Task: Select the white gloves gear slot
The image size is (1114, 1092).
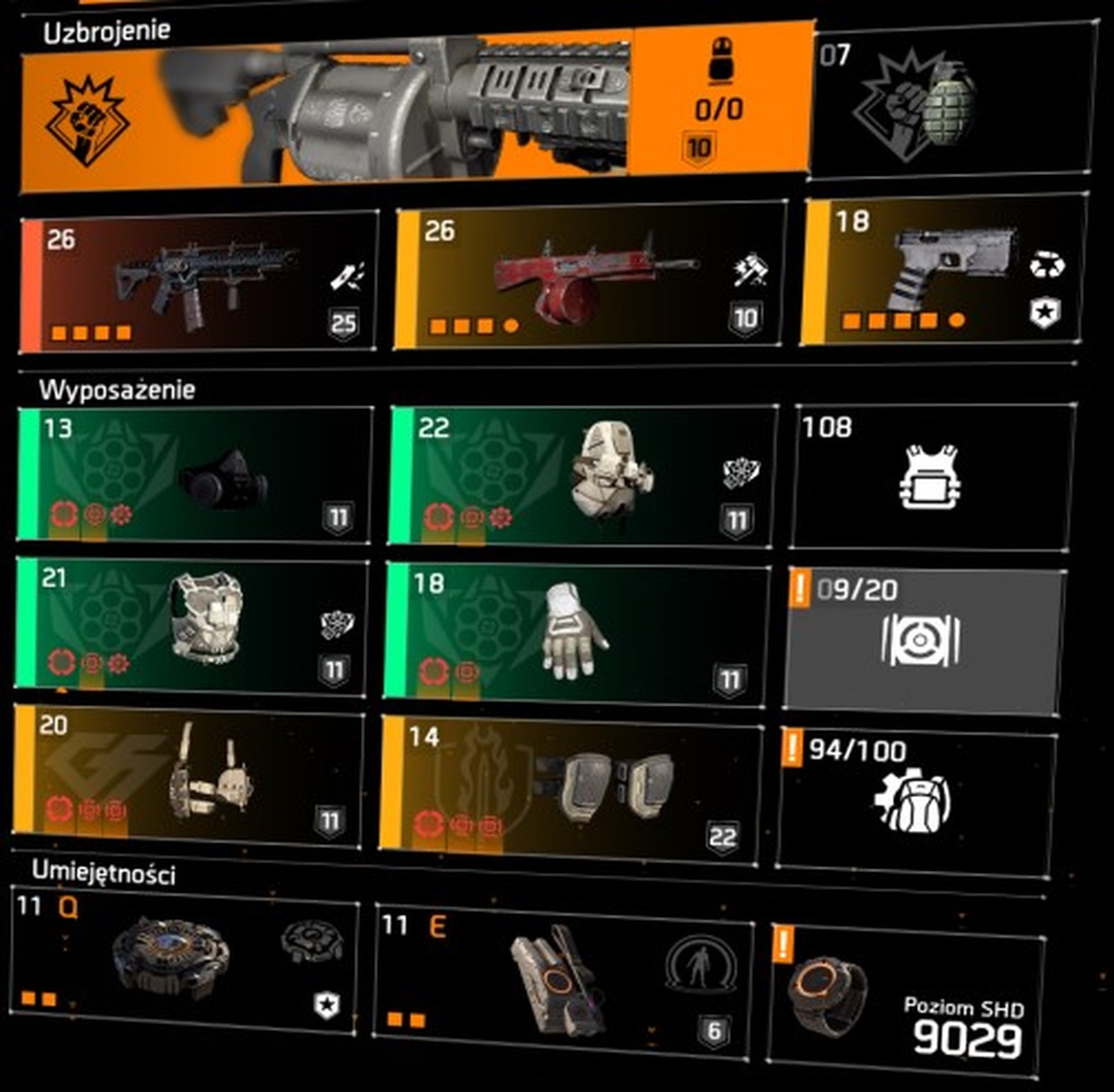Action: pos(576,633)
